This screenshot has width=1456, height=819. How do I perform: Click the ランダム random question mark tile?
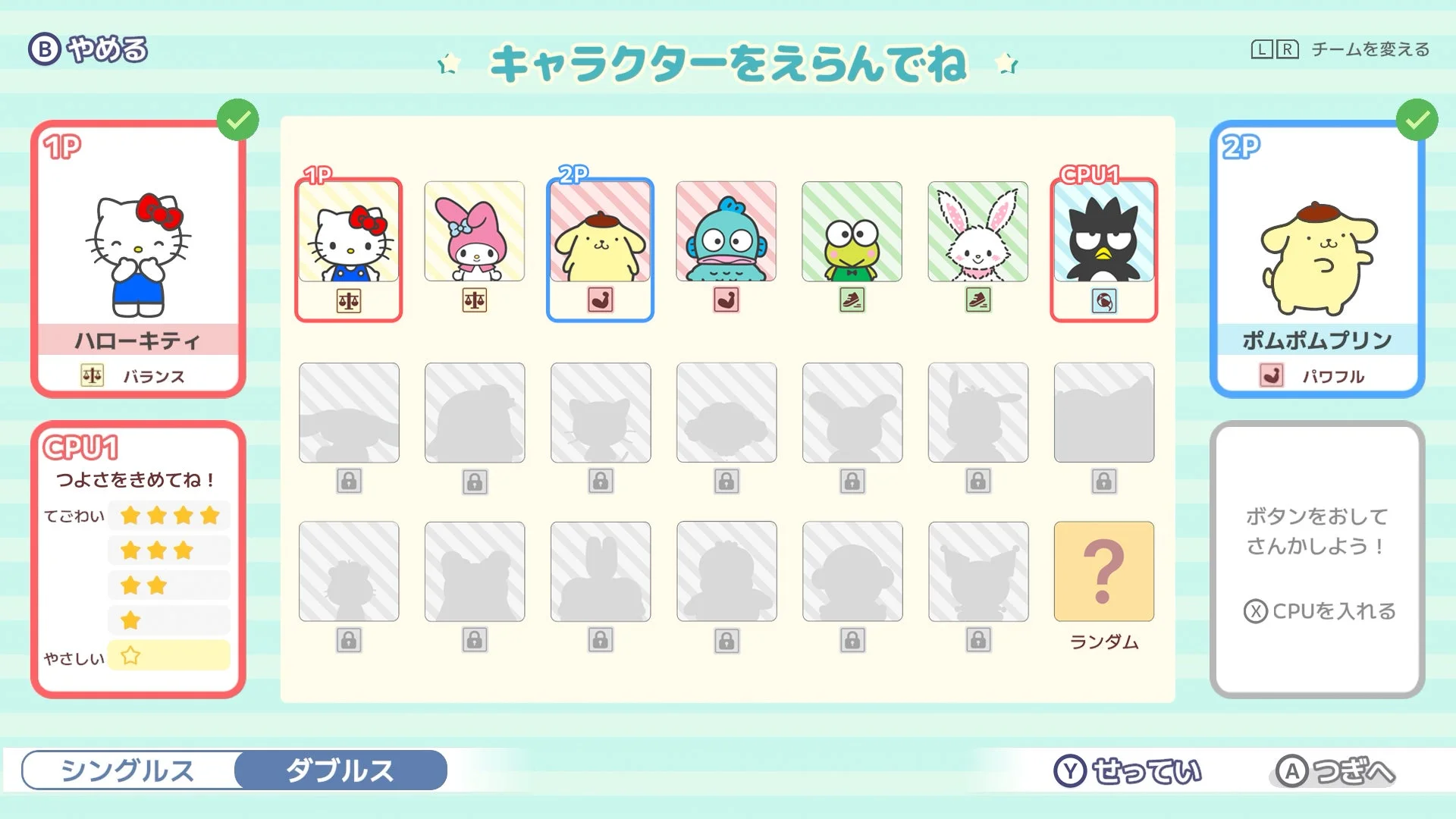tap(1103, 573)
